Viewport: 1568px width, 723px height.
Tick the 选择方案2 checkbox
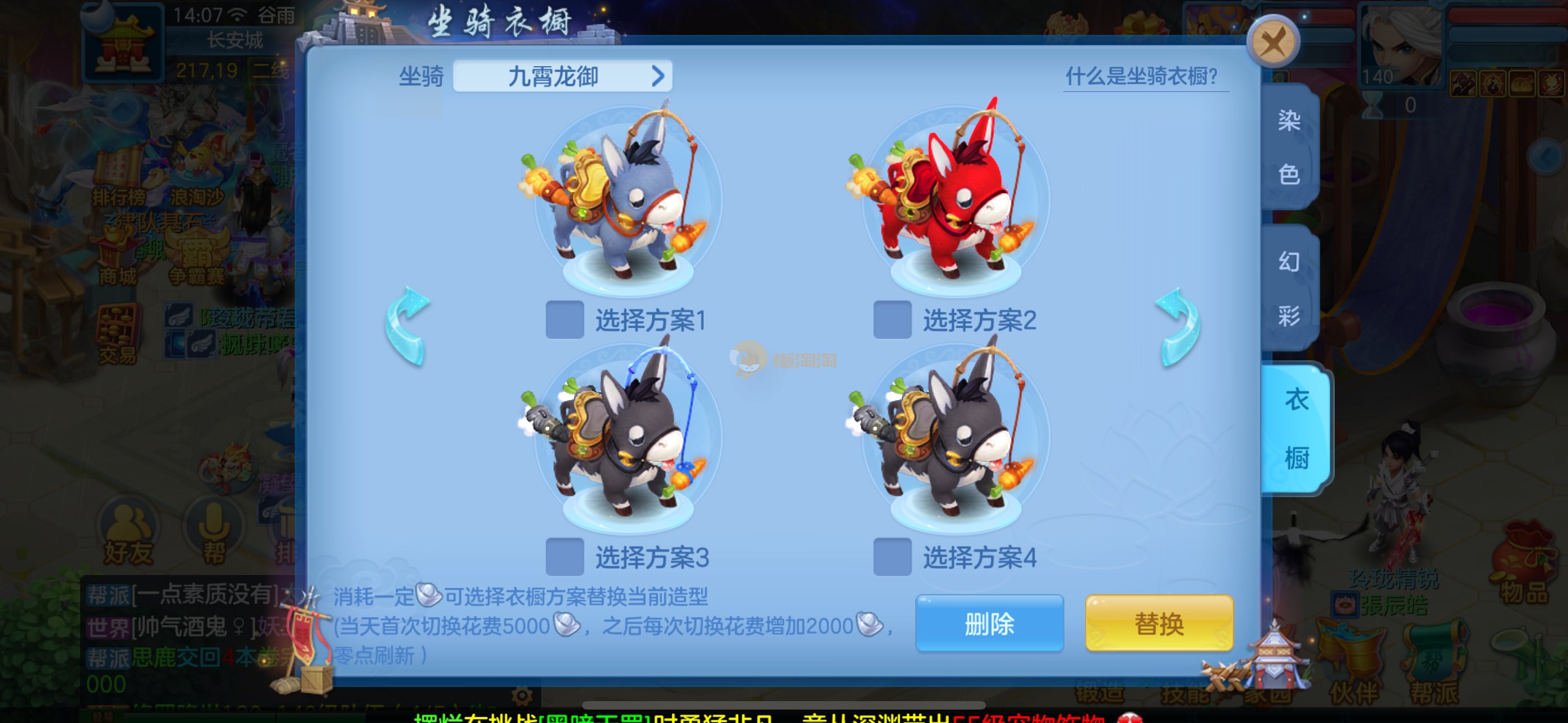pyautogui.click(x=892, y=319)
